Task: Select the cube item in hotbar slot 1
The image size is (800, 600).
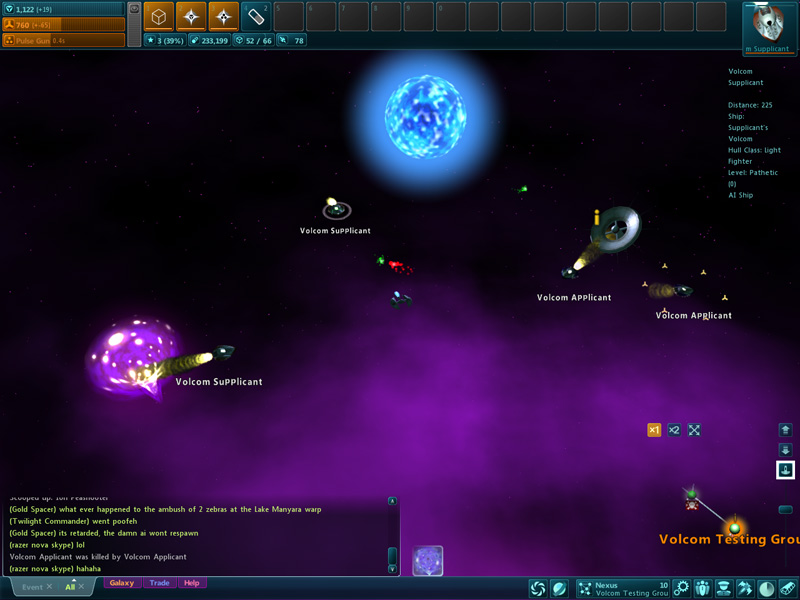Action: (x=159, y=16)
